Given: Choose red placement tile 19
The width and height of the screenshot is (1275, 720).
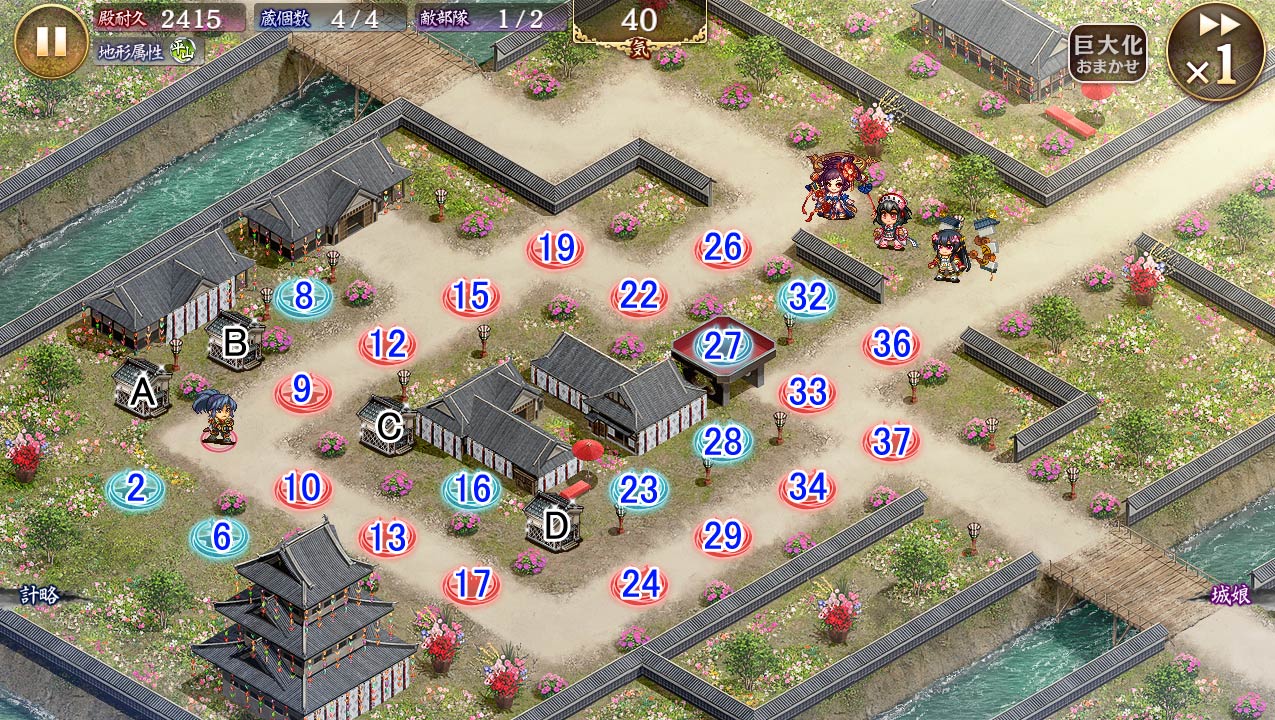Looking at the screenshot, I should click(555, 248).
